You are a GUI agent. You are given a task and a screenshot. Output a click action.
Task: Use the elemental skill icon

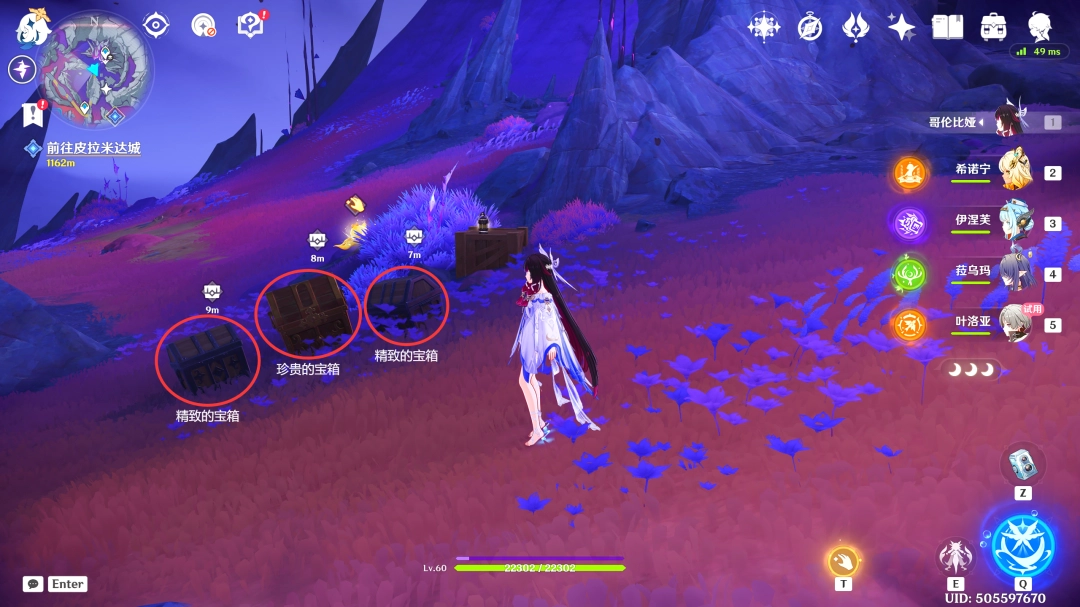click(956, 557)
